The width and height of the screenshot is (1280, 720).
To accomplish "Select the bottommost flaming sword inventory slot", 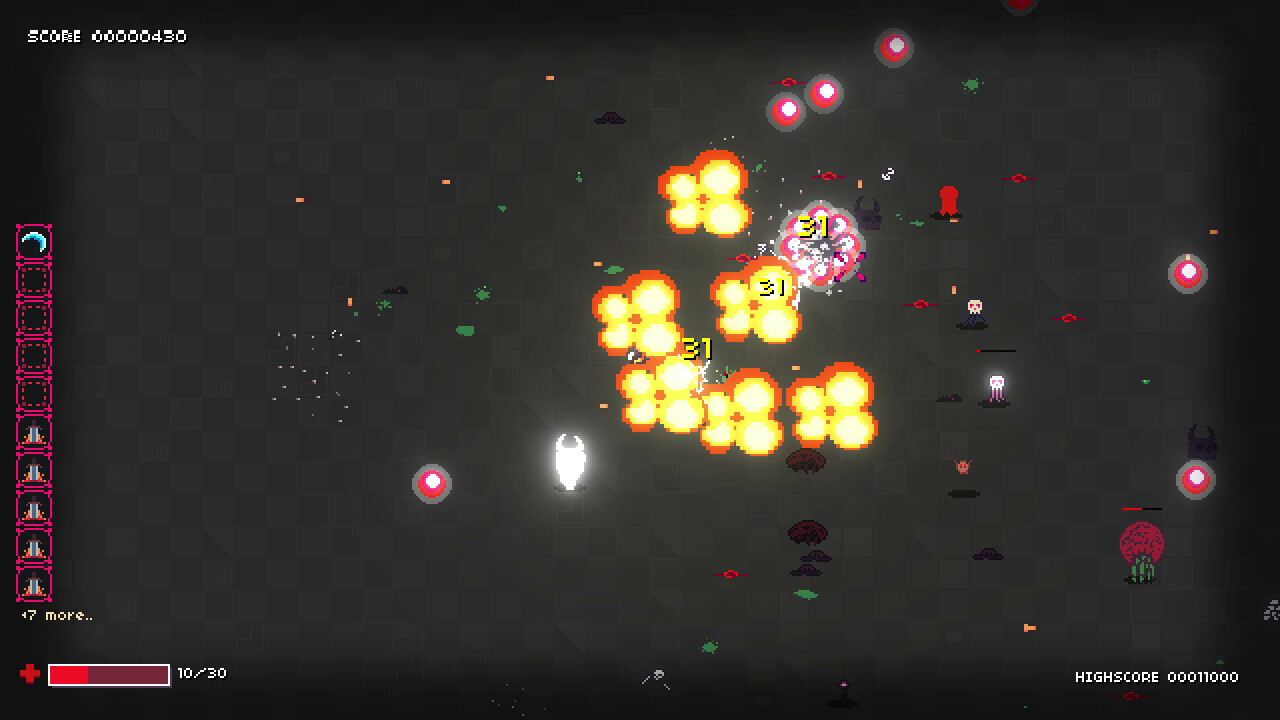I will pyautogui.click(x=33, y=584).
